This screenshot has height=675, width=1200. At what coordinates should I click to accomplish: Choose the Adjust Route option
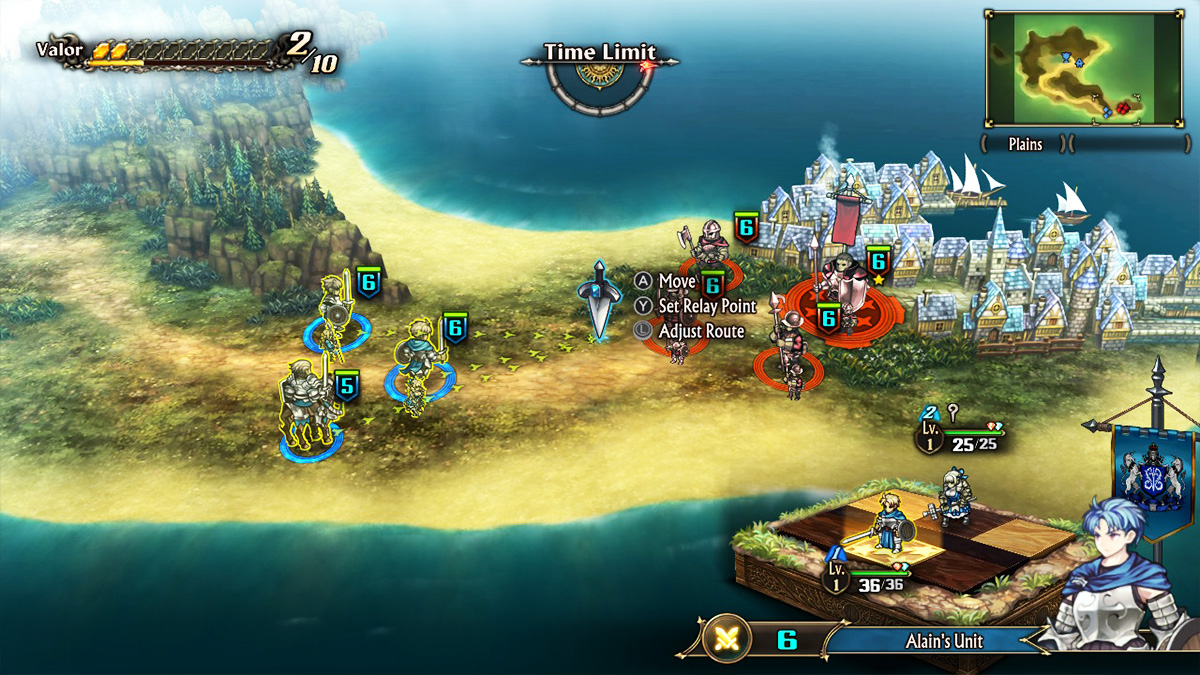pyautogui.click(x=700, y=331)
